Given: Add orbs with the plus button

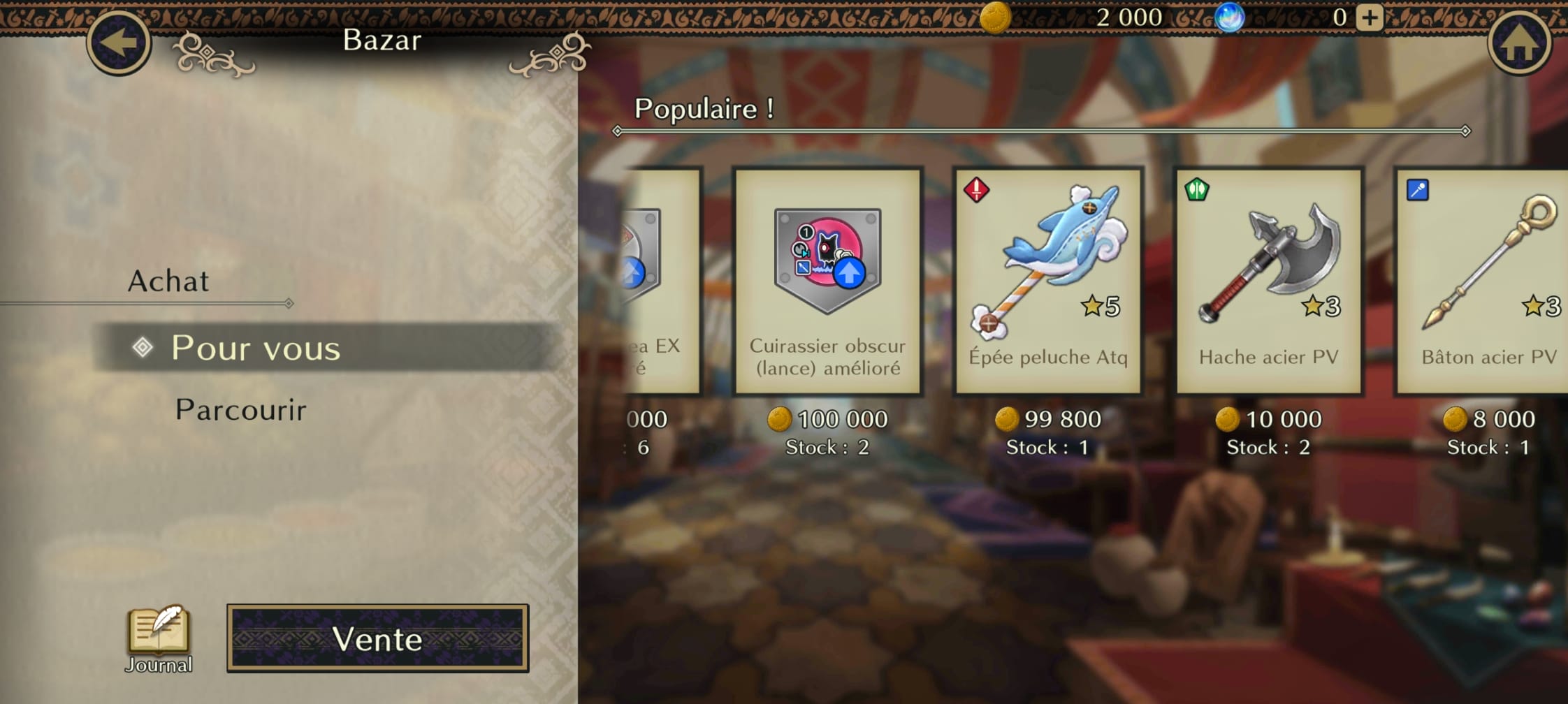Looking at the screenshot, I should pos(1370,17).
